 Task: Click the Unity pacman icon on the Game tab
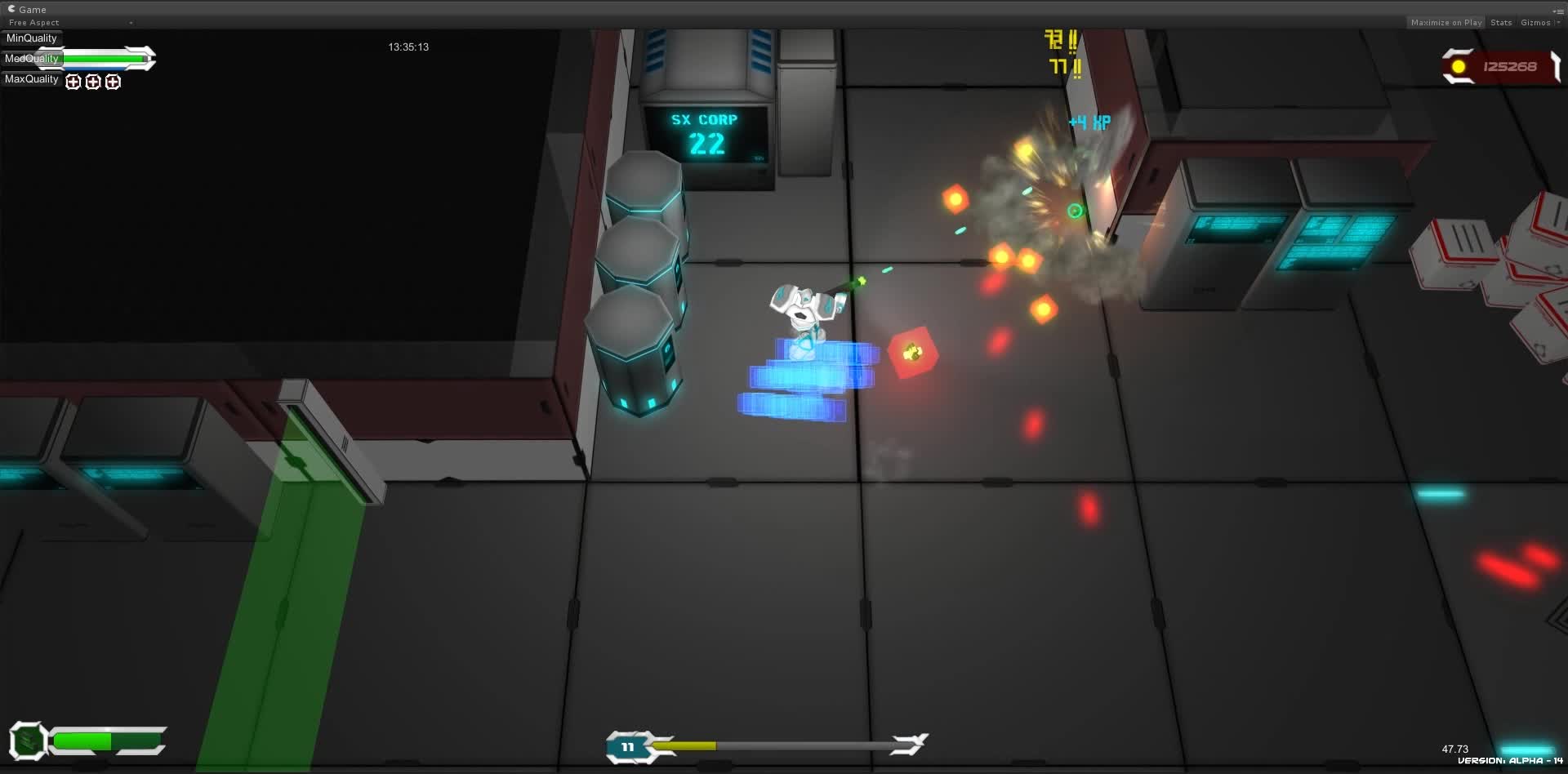click(11, 9)
